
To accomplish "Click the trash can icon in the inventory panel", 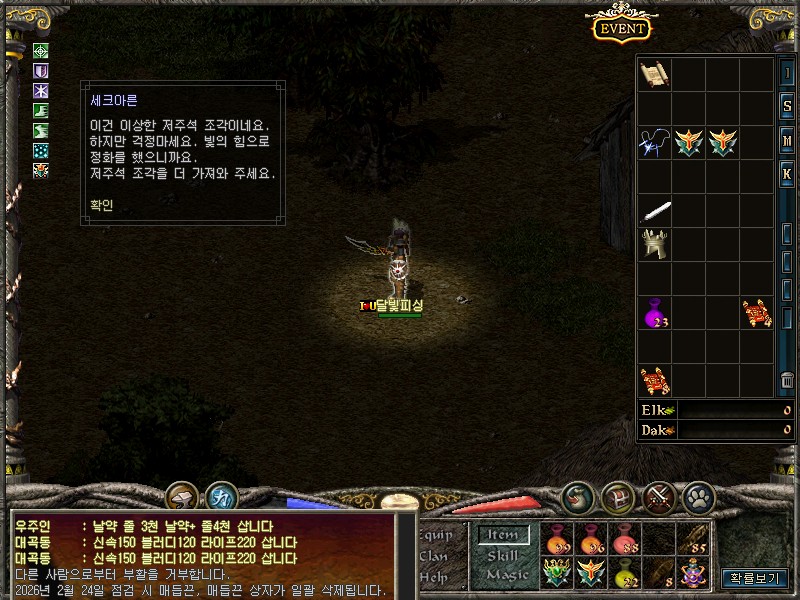I will click(x=788, y=381).
